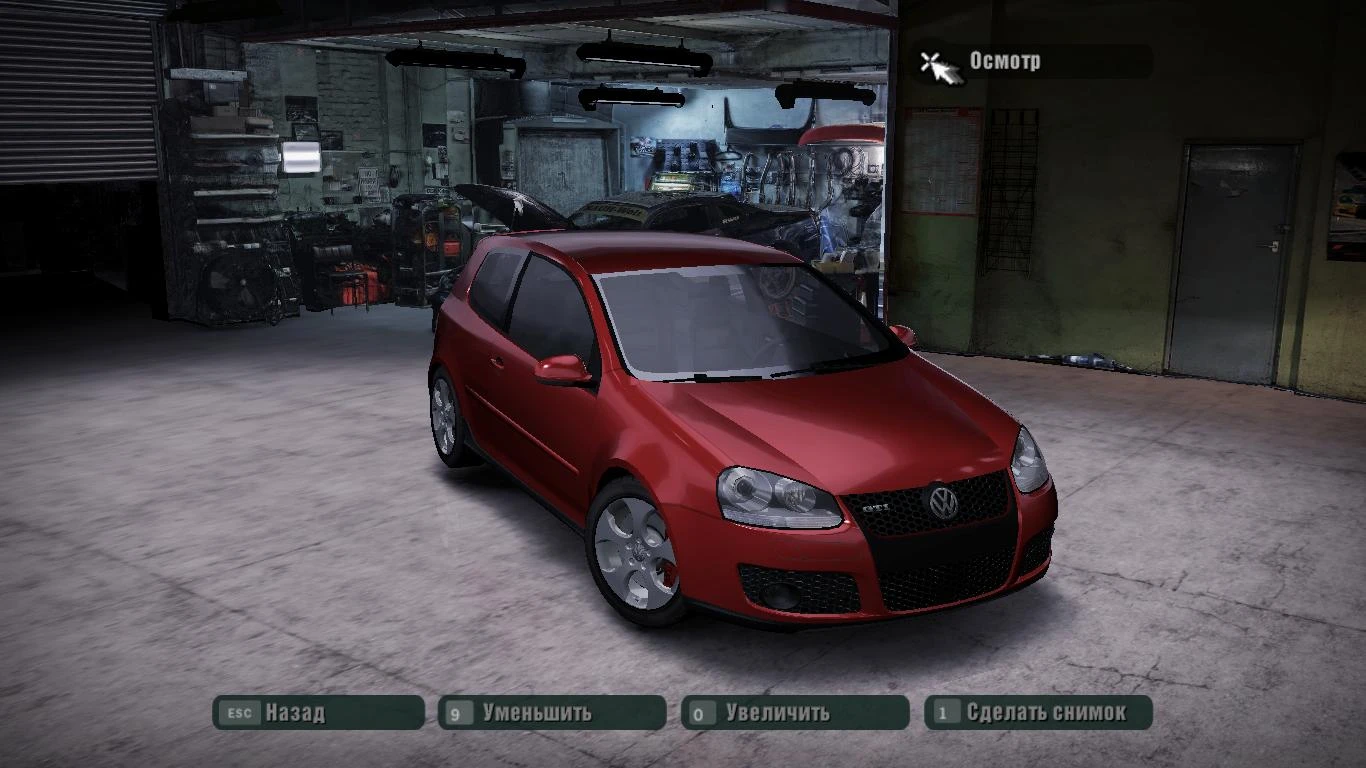Click the ESC key icon beside Назад
This screenshot has width=1366, height=768.
pos(237,712)
